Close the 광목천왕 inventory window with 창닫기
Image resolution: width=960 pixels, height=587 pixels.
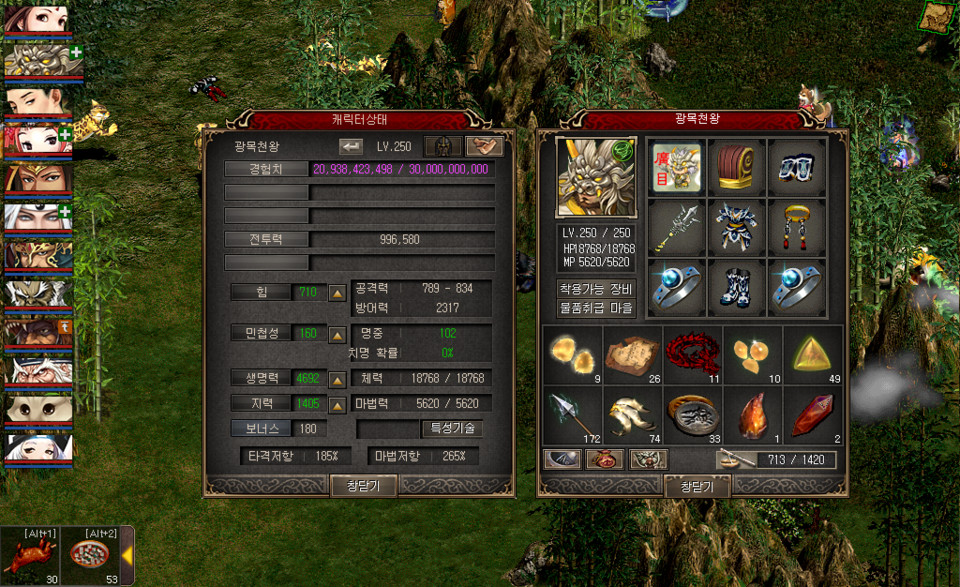point(697,486)
